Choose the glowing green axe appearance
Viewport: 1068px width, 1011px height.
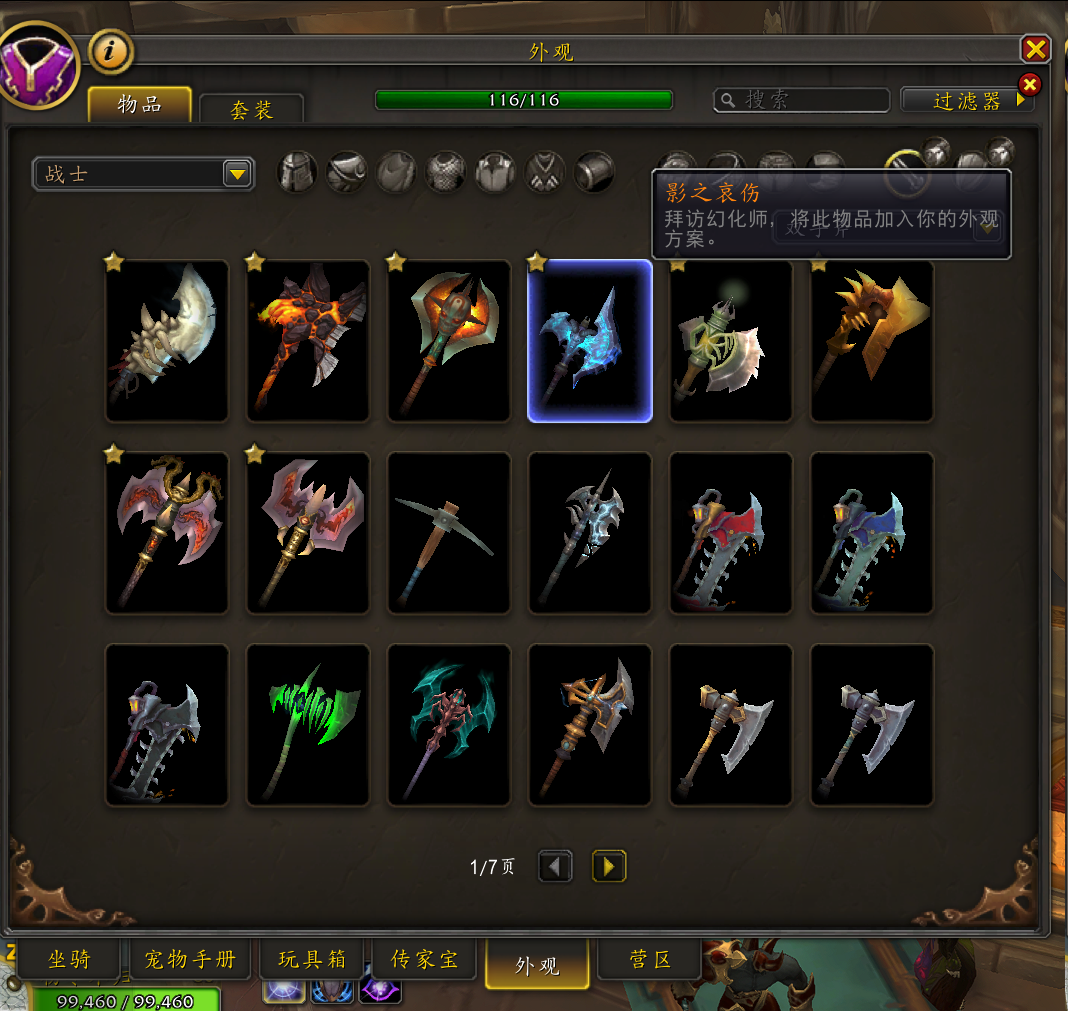pos(308,725)
